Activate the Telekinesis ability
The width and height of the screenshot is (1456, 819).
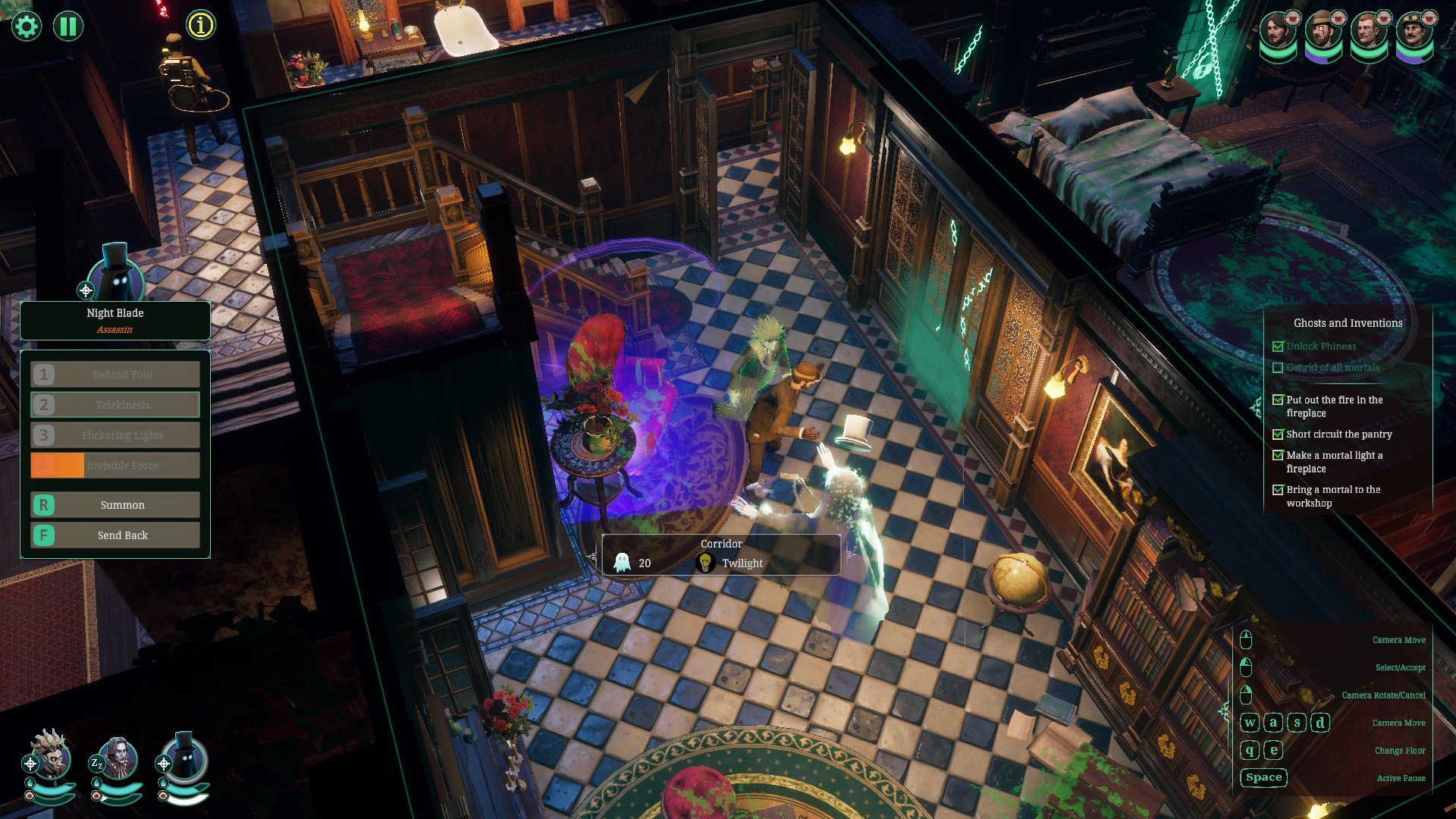[115, 405]
